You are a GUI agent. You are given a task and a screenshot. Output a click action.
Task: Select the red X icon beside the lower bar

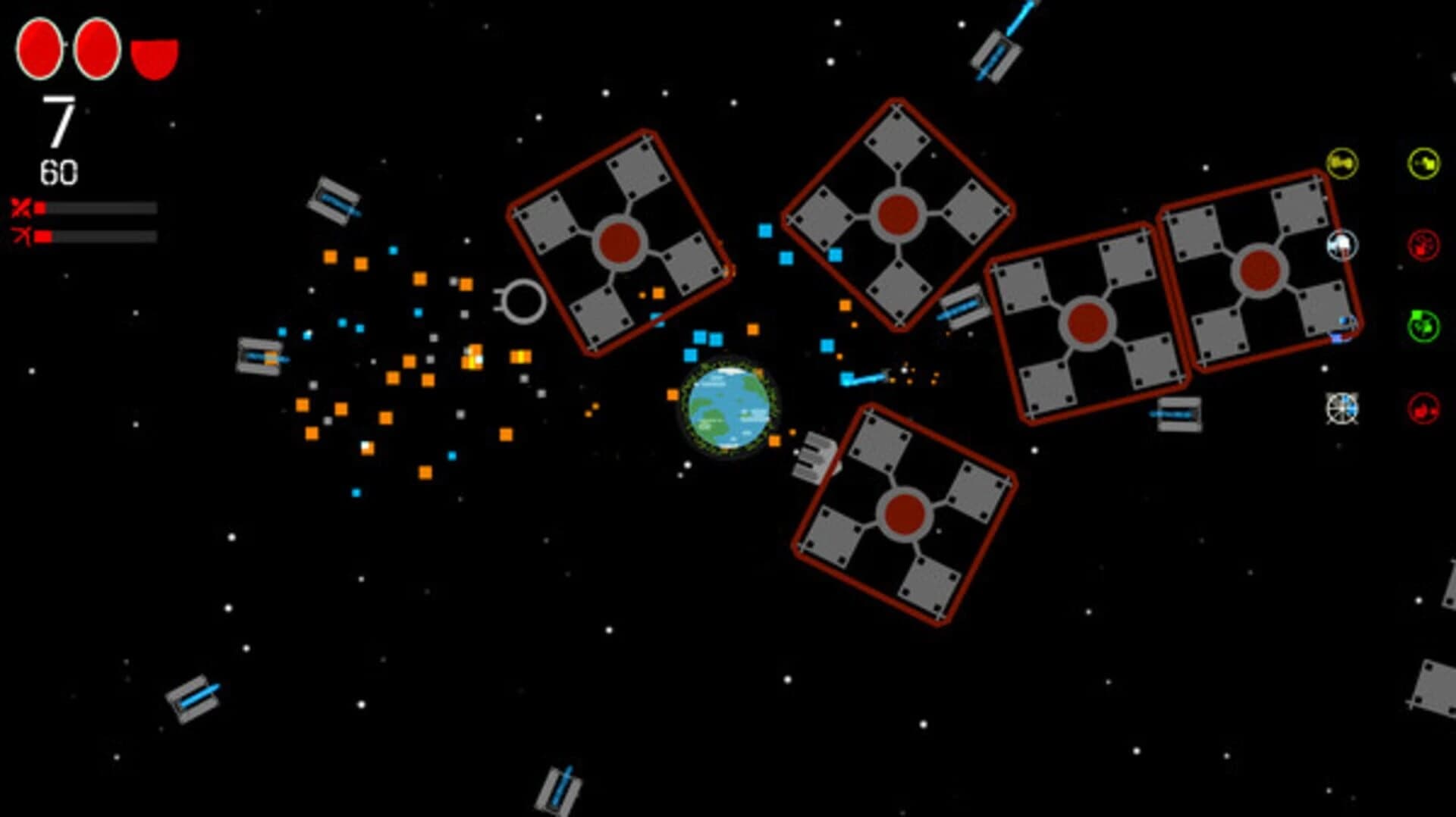point(23,236)
